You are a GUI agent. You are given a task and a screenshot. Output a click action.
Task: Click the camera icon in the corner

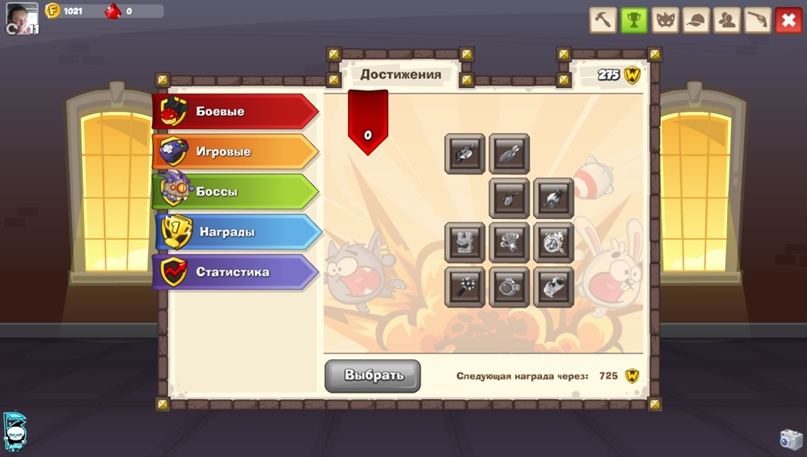[791, 439]
